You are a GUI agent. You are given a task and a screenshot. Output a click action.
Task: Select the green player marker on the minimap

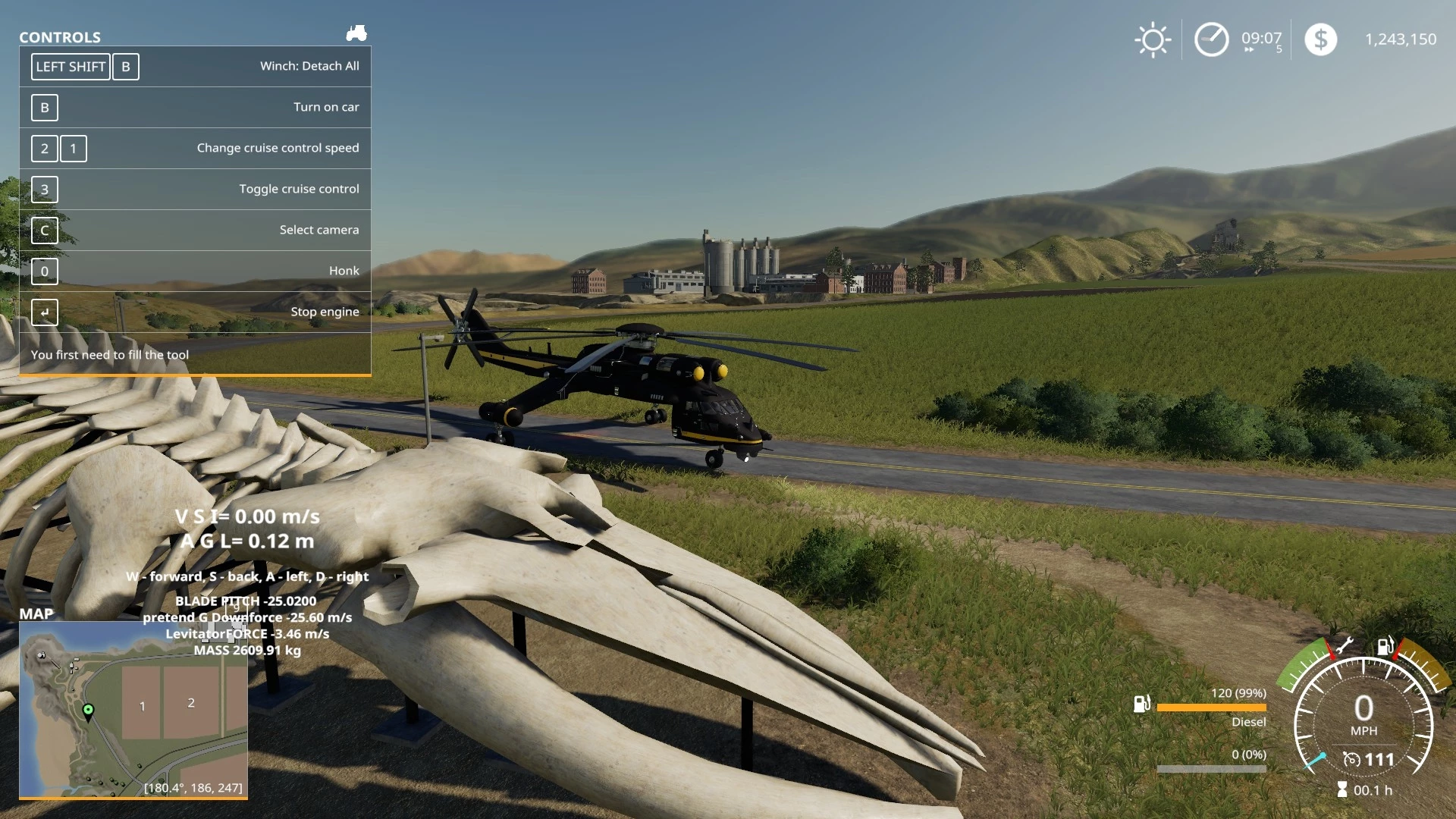pyautogui.click(x=88, y=711)
